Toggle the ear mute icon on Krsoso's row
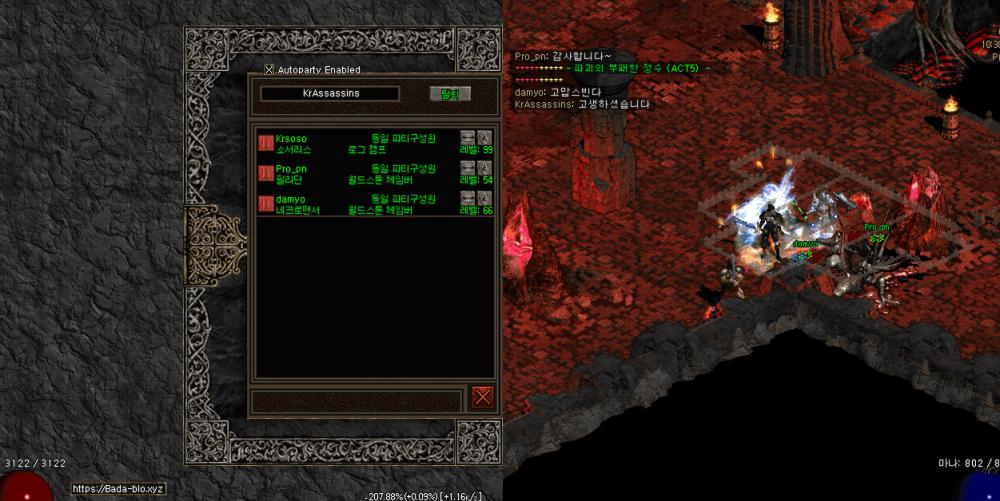This screenshot has height=501, width=1000. tap(485, 137)
